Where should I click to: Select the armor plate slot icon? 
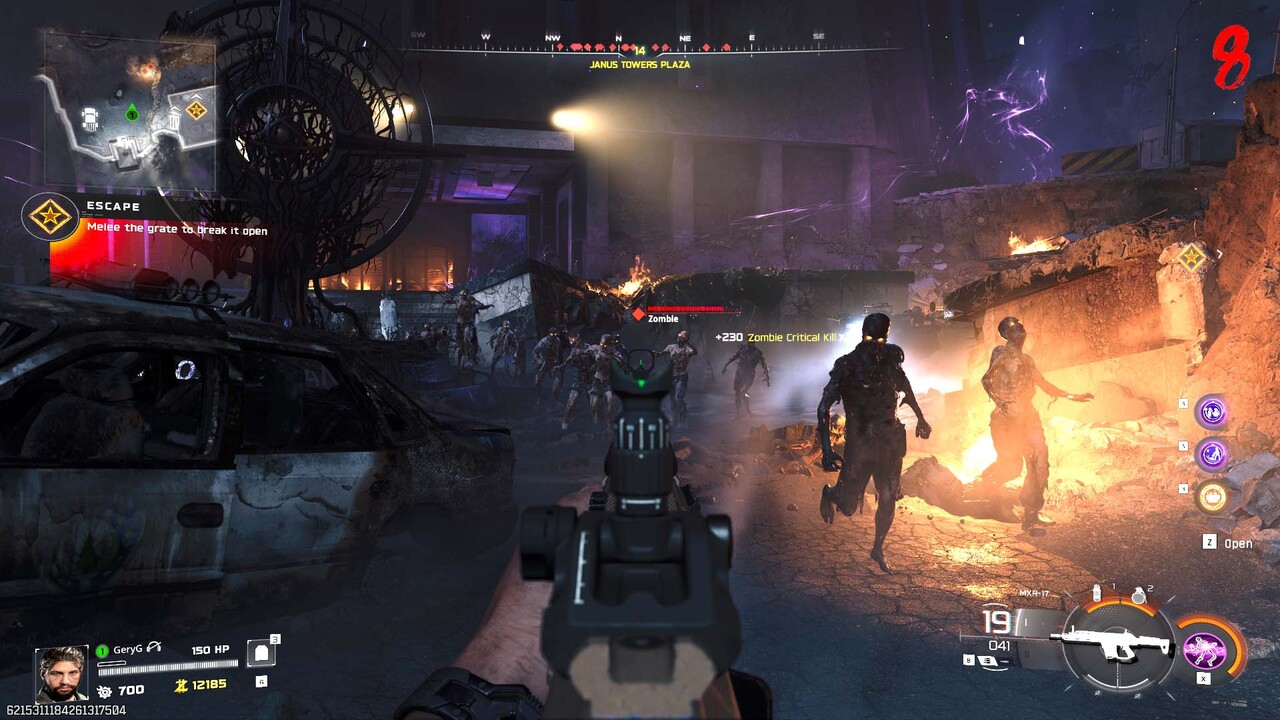click(261, 652)
